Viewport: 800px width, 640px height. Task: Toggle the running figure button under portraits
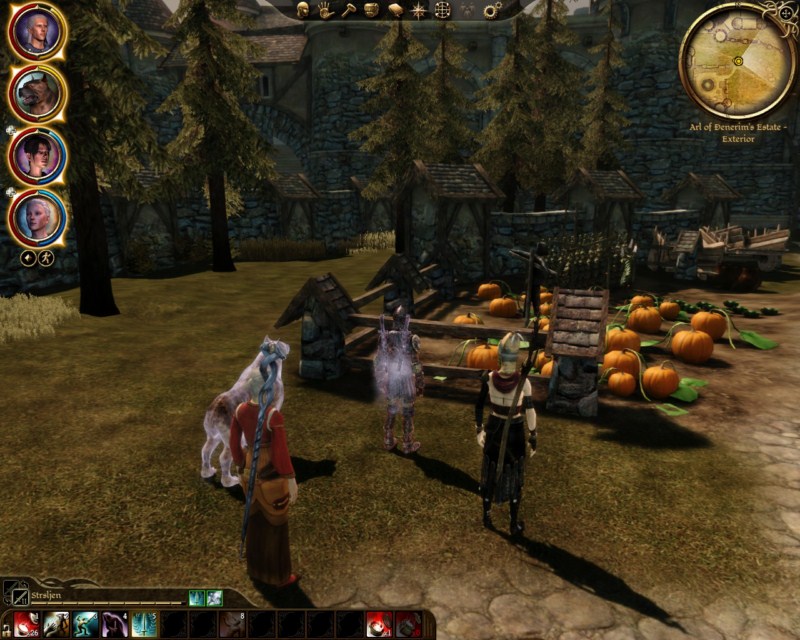coord(46,258)
